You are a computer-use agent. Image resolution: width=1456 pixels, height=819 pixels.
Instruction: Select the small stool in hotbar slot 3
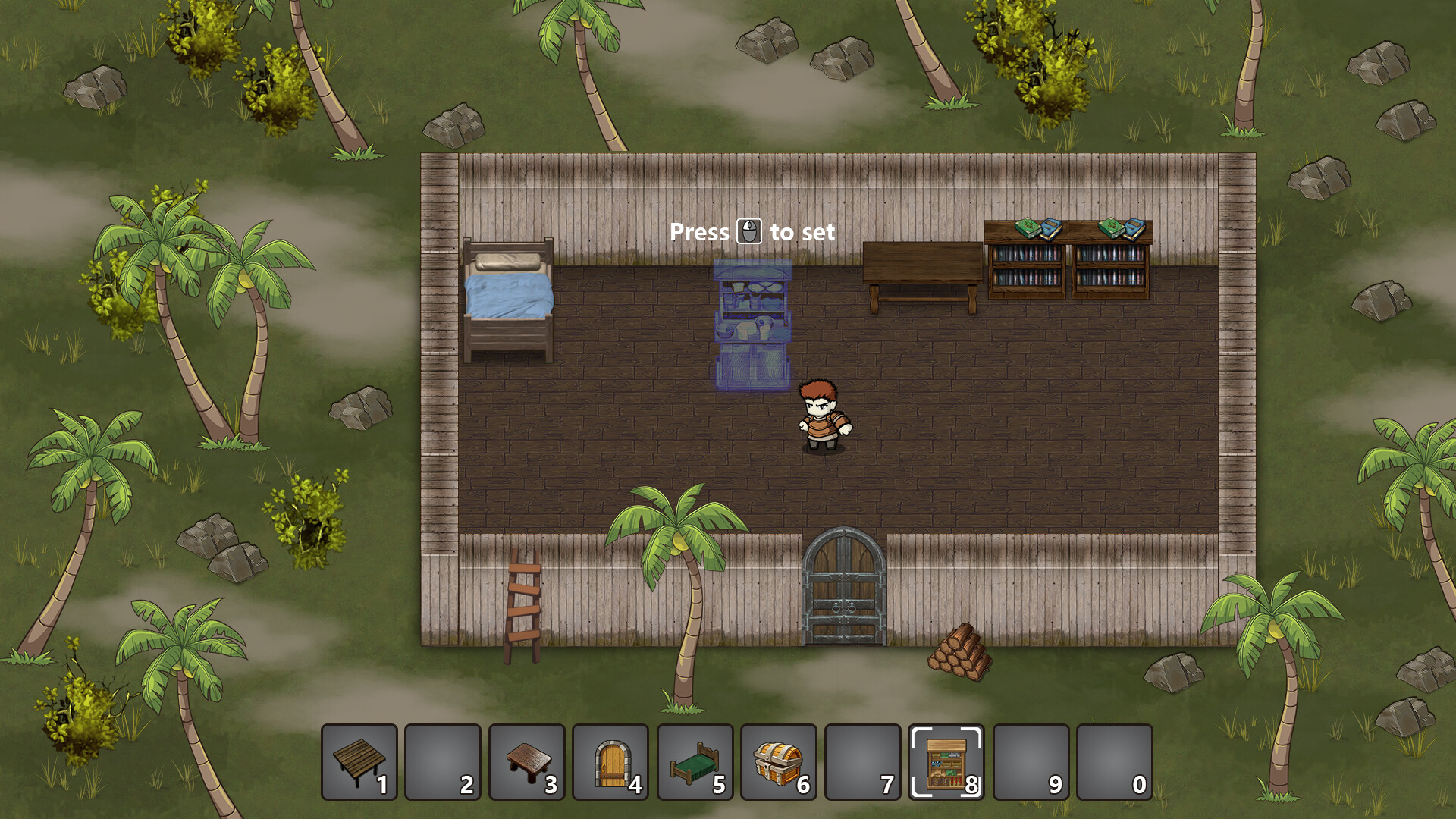click(x=444, y=762)
